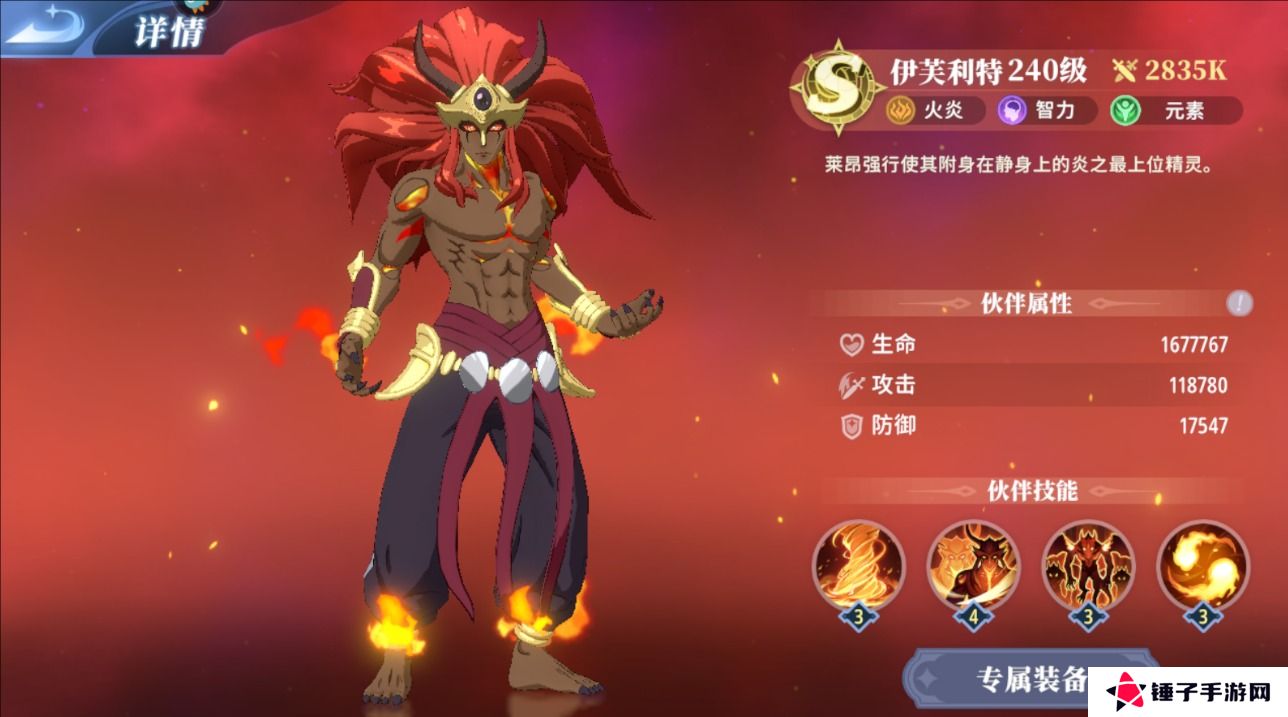Go back using the arrow button
Image resolution: width=1288 pixels, height=717 pixels.
(45, 27)
